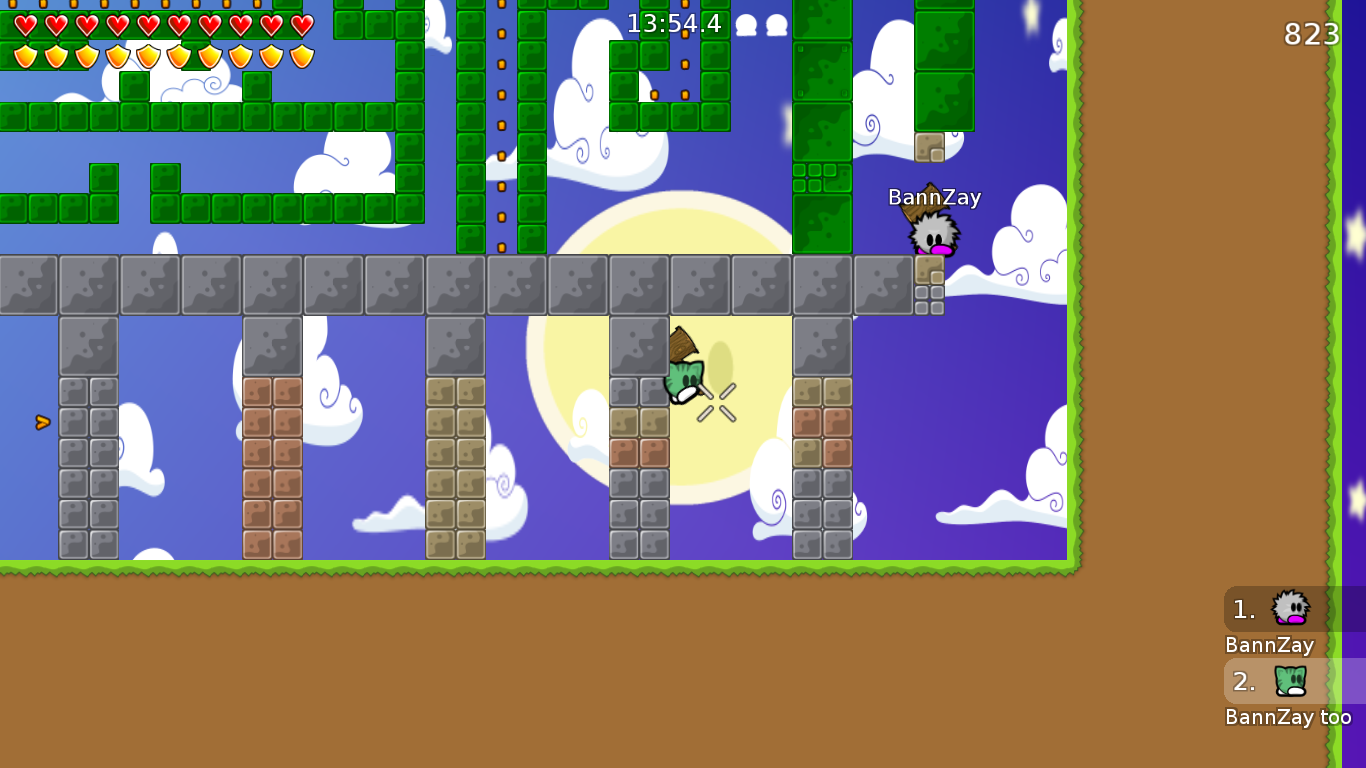Select the BannZay name label above the character

934,198
